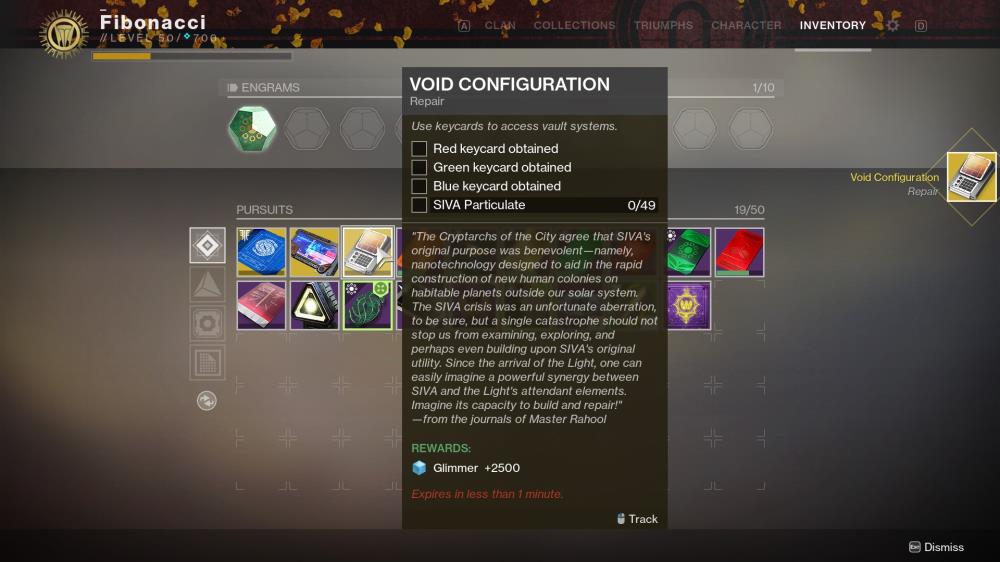Viewport: 1000px width, 562px height.
Task: Pick the green card pursuit item
Action: [689, 252]
